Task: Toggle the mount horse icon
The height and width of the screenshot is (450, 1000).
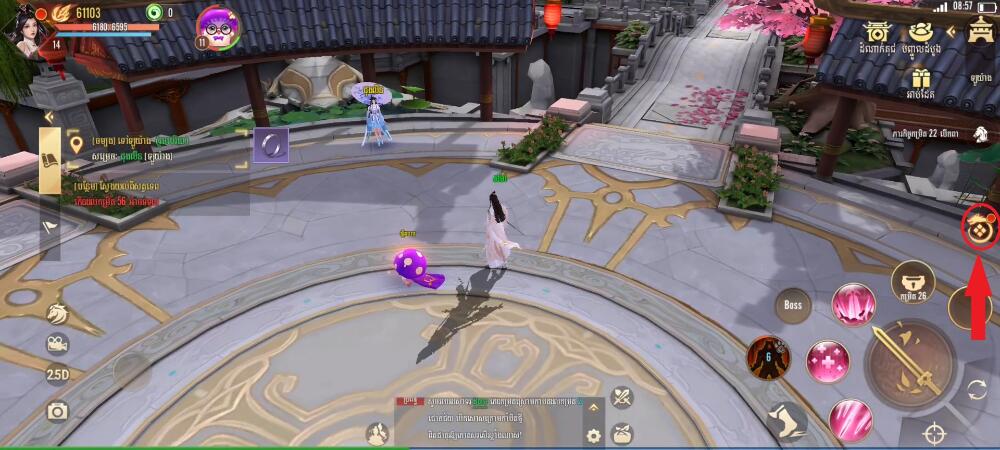Action: (x=57, y=314)
